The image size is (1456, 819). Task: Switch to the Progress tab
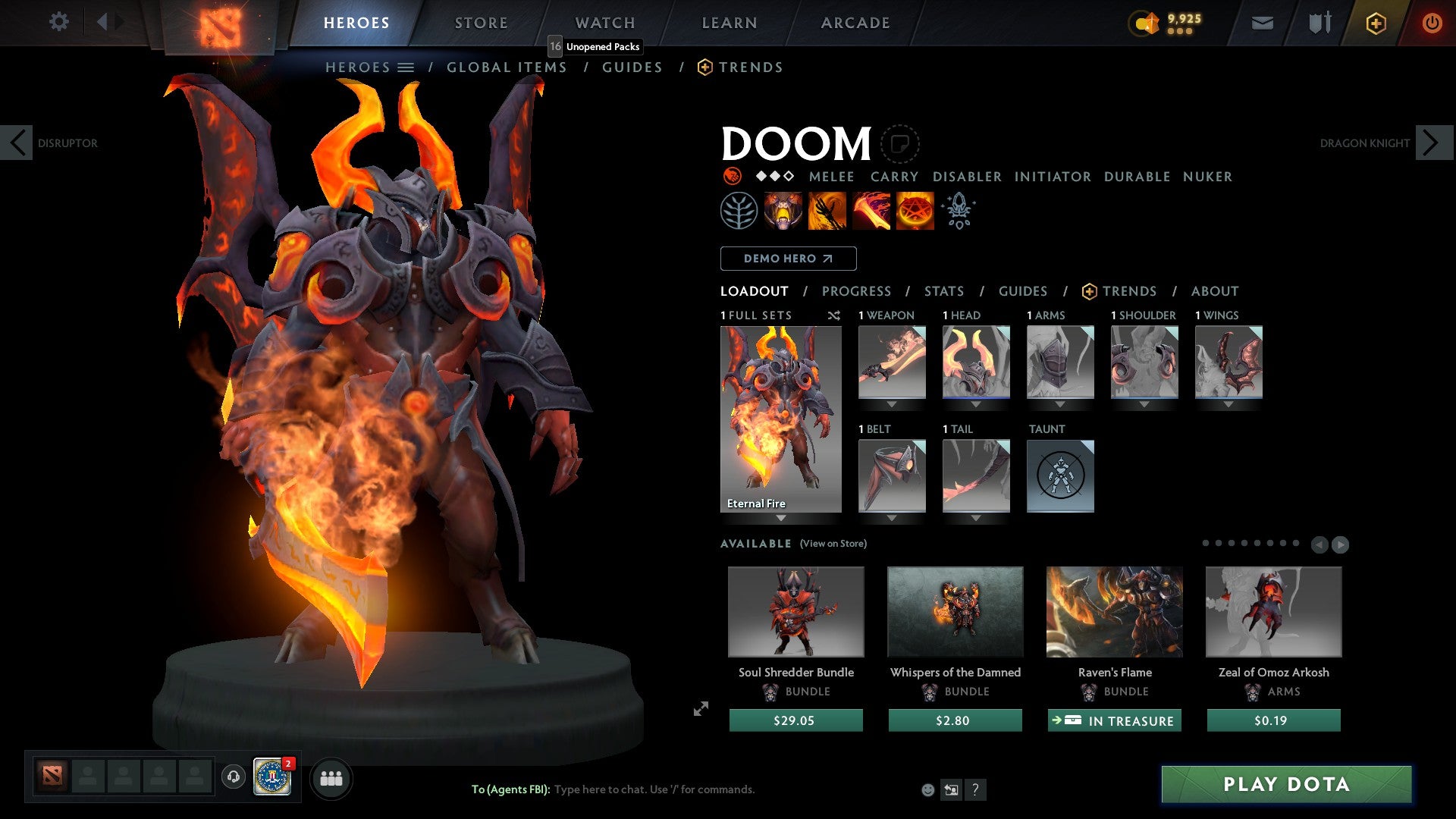(857, 291)
